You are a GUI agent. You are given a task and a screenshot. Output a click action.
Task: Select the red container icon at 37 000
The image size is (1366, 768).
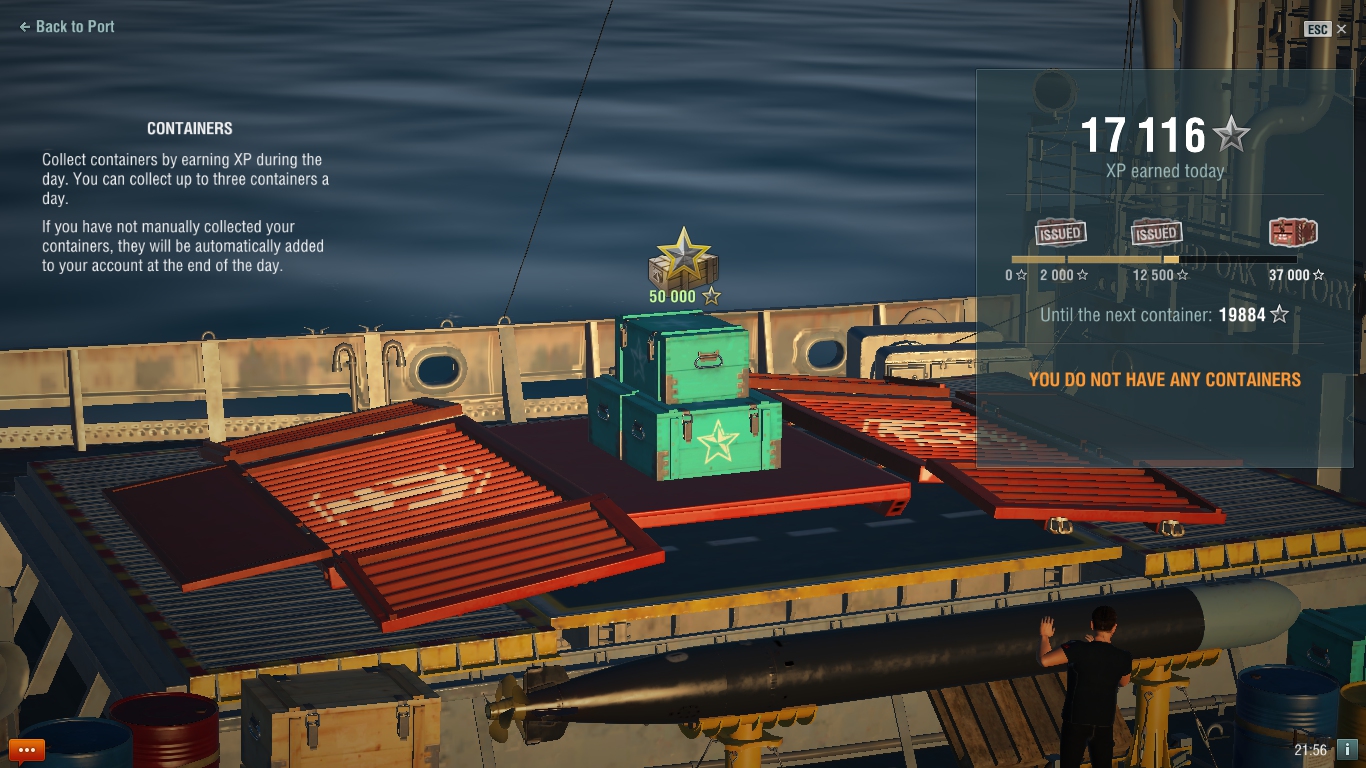[1292, 233]
